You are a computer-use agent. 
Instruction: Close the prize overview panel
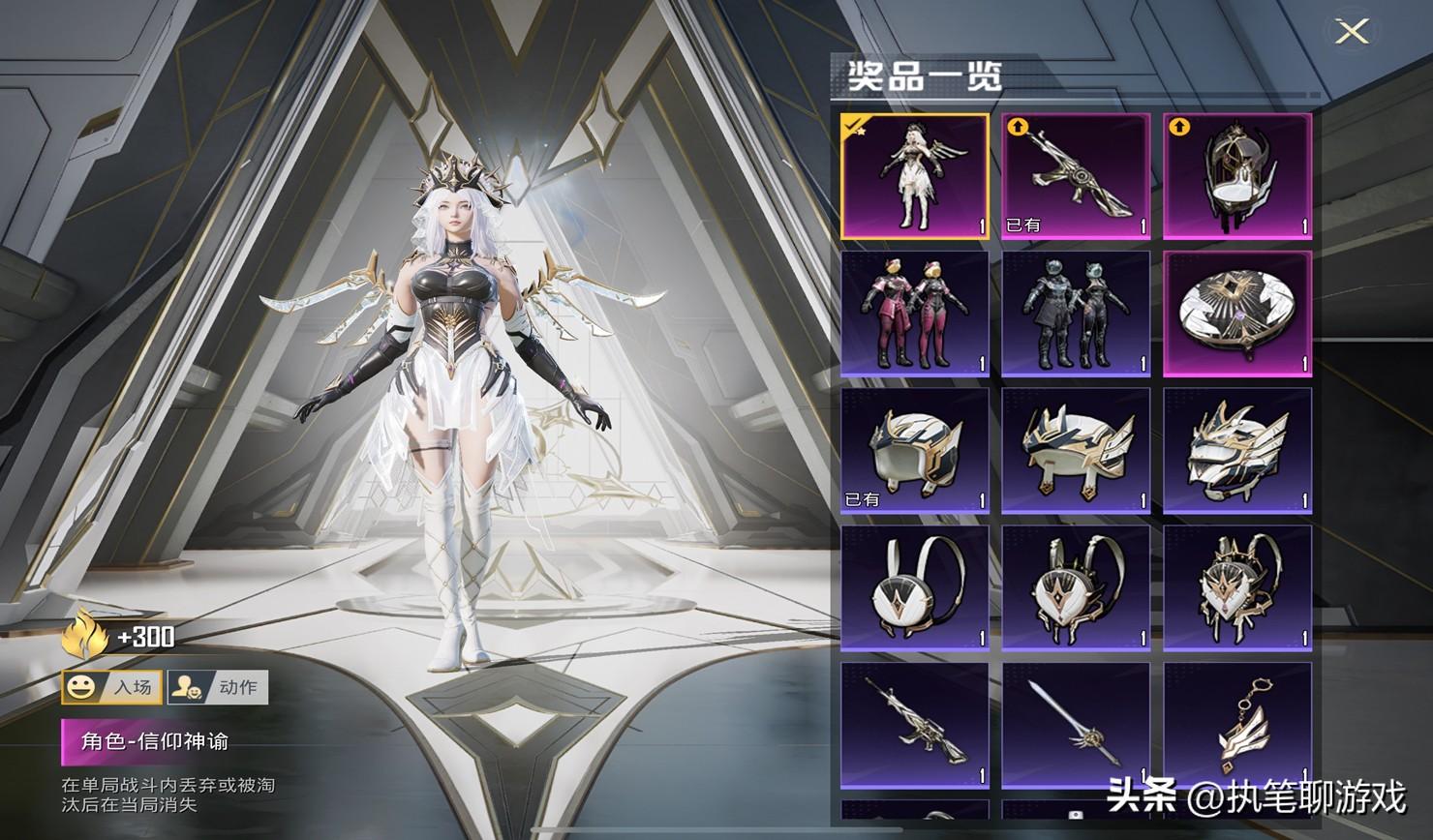1351,32
